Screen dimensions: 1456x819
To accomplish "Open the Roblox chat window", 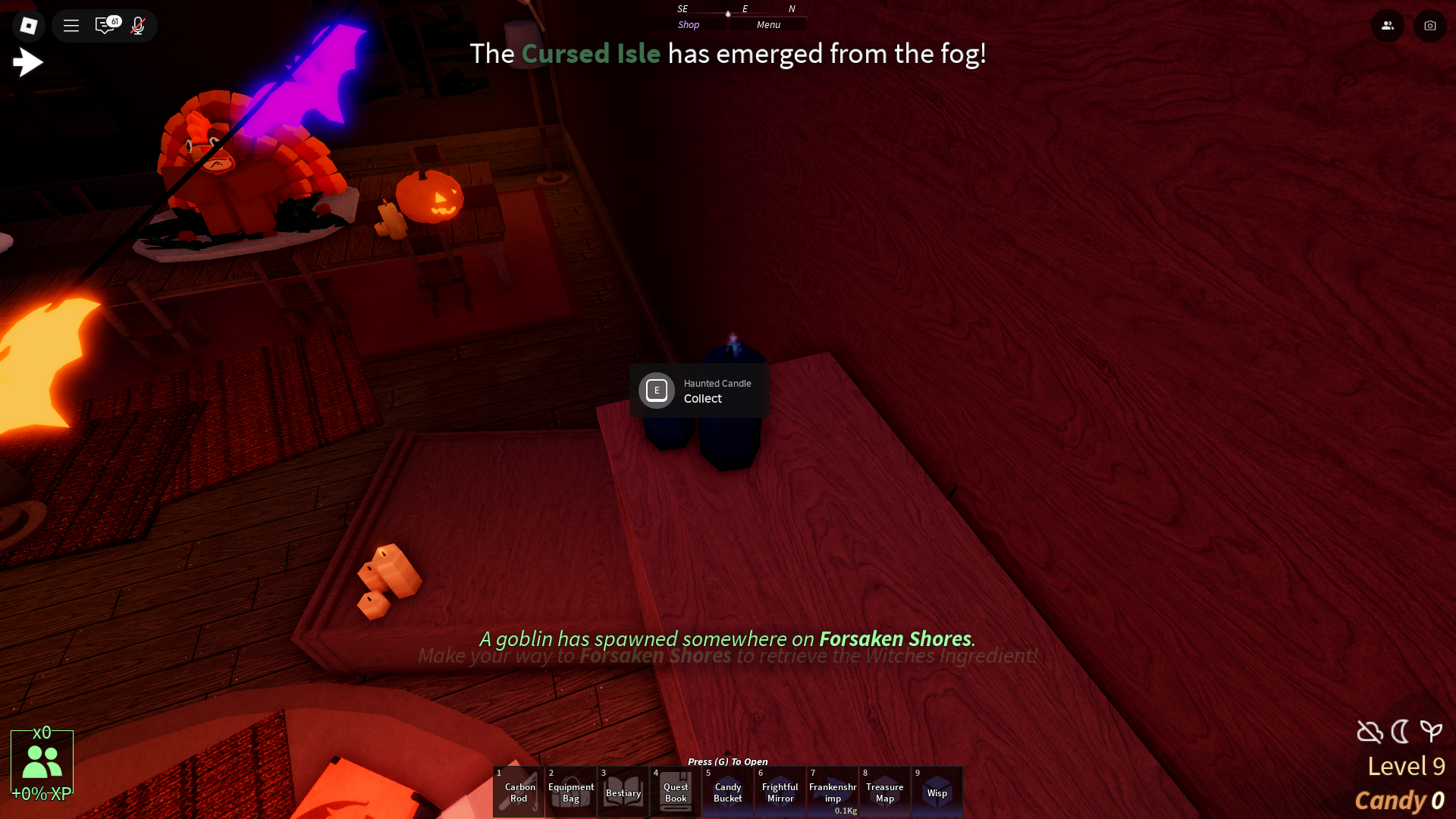I will (105, 26).
